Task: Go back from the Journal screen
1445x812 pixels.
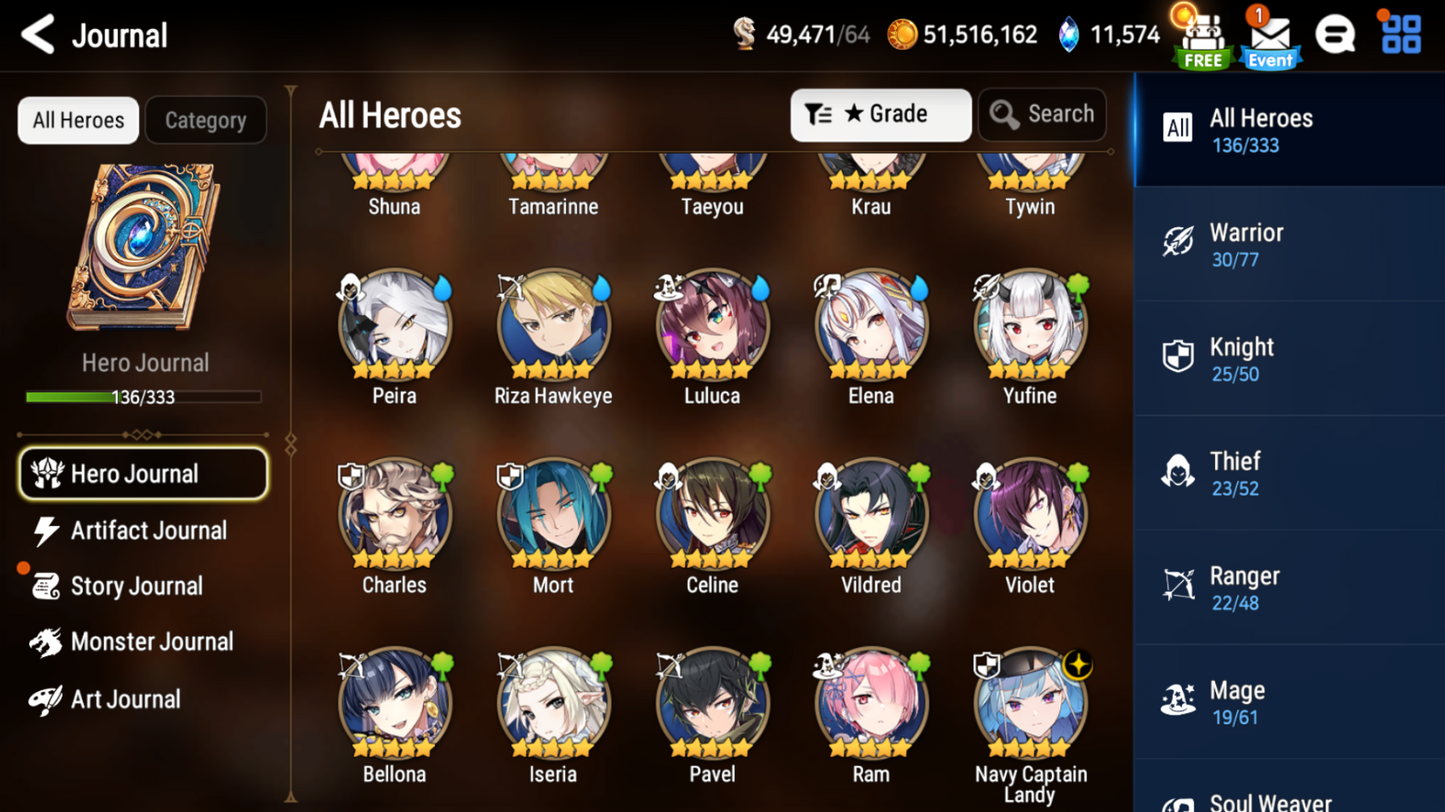Action: (x=38, y=35)
